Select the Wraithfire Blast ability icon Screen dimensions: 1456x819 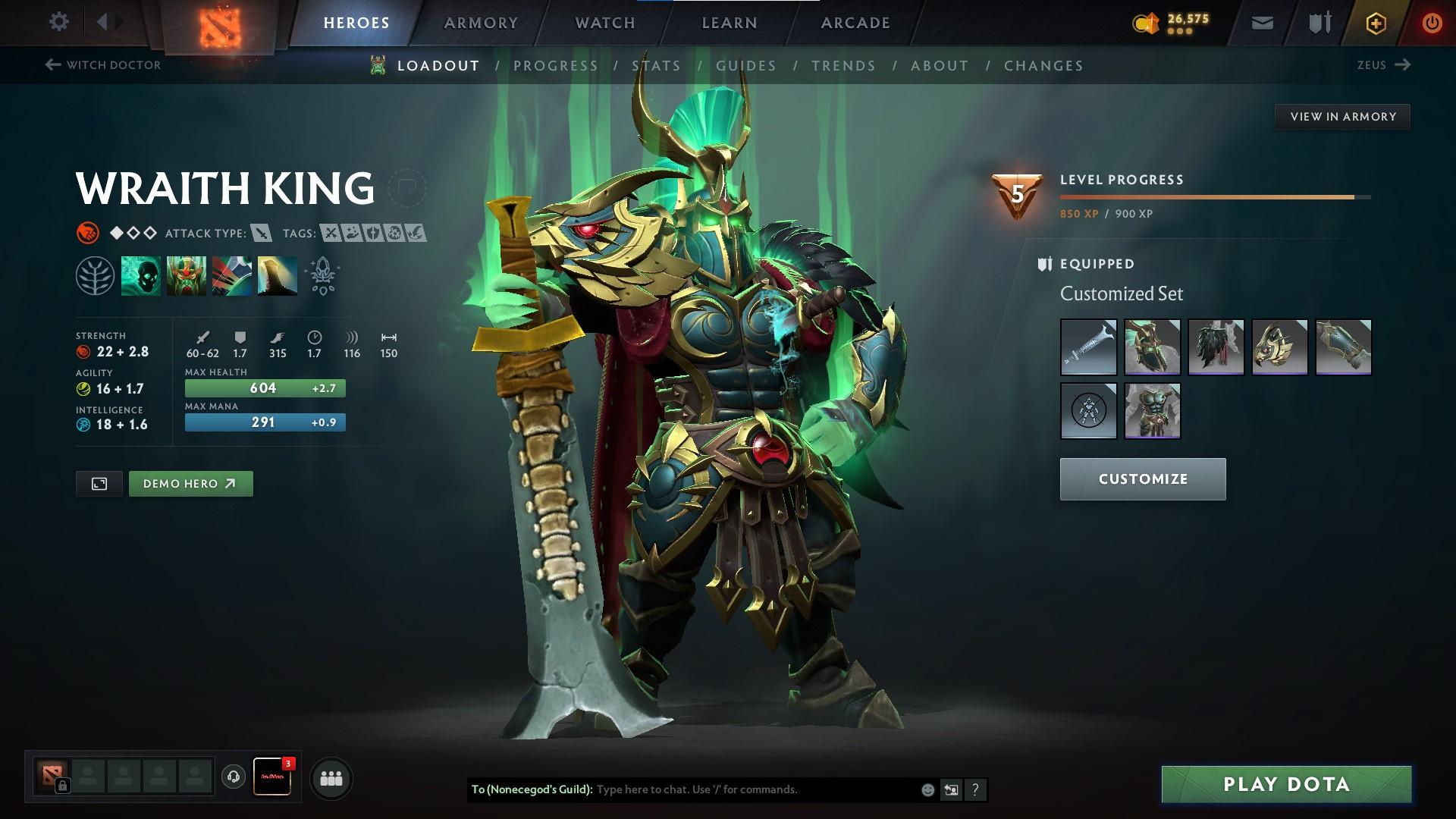tap(141, 275)
